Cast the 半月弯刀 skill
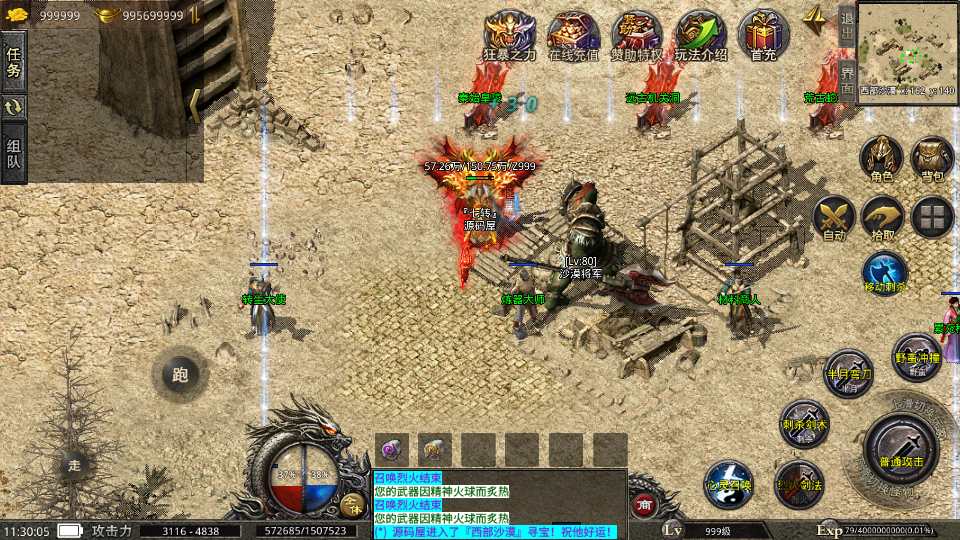This screenshot has height=540, width=960. [848, 373]
